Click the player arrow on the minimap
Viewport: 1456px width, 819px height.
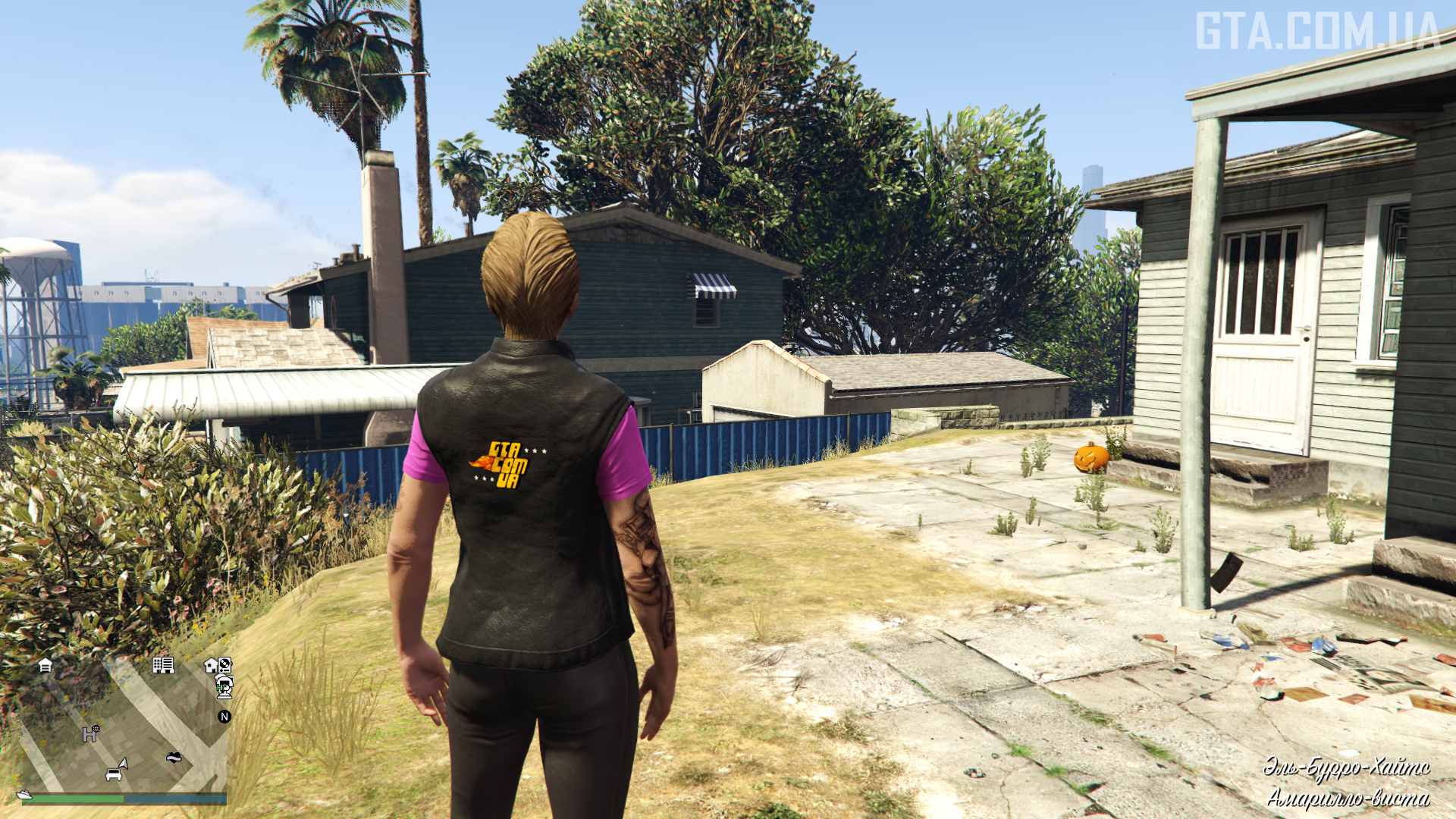124,763
